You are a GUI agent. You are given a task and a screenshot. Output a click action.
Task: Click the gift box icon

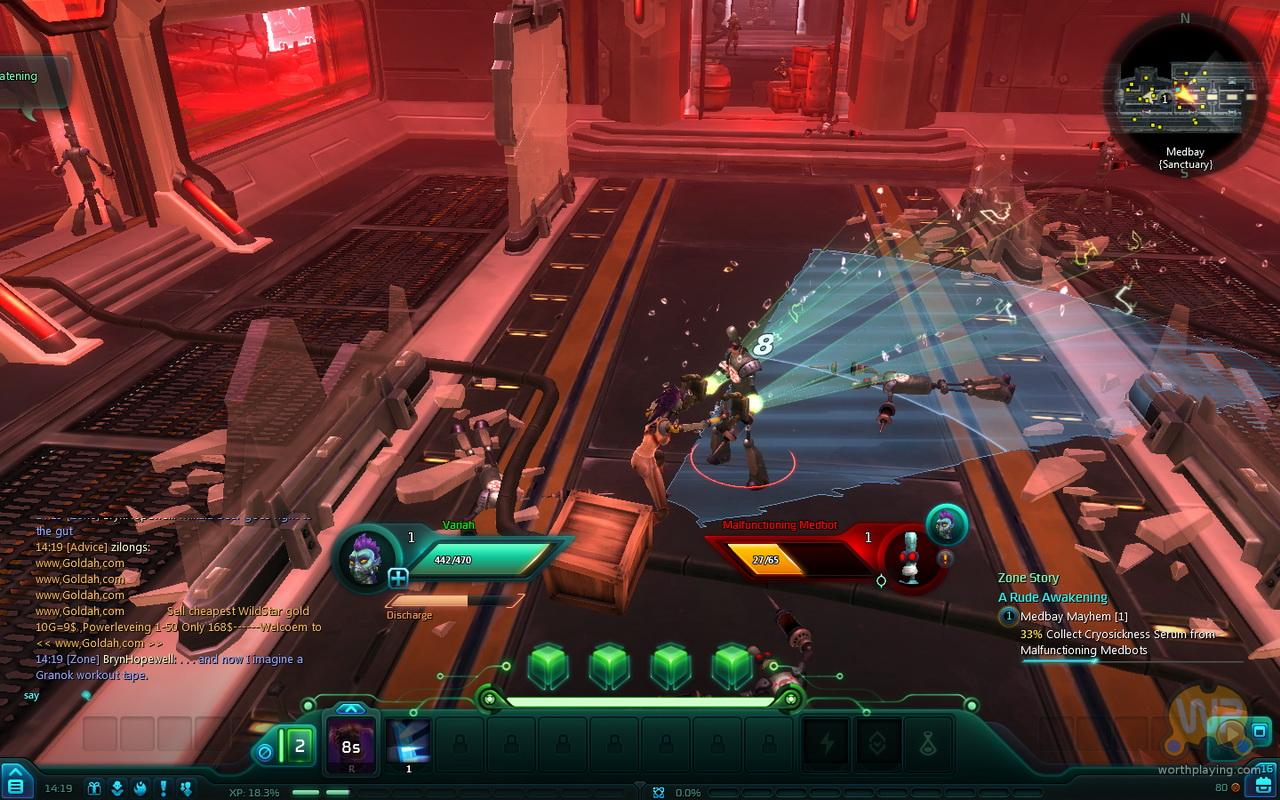95,788
